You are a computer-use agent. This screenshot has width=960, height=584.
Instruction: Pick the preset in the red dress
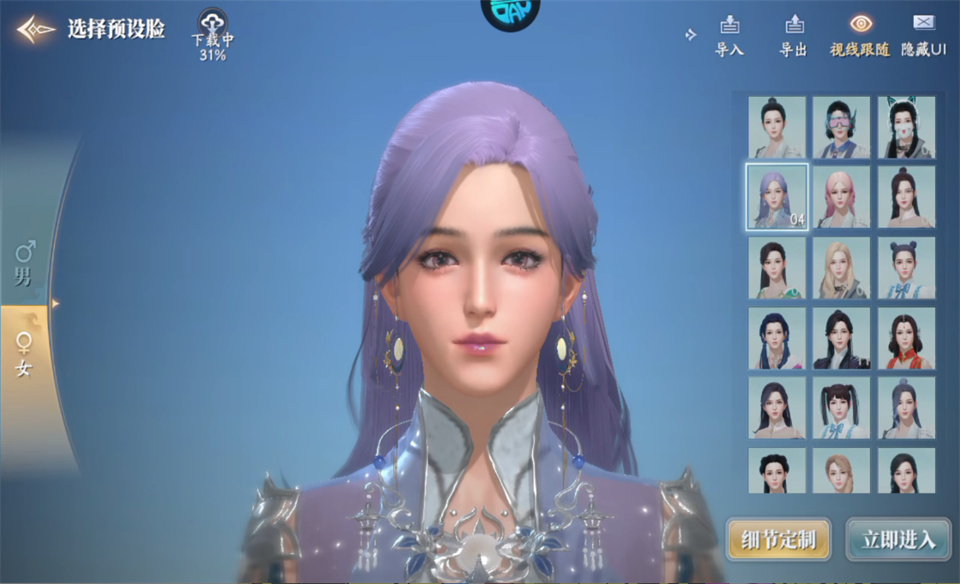[906, 338]
